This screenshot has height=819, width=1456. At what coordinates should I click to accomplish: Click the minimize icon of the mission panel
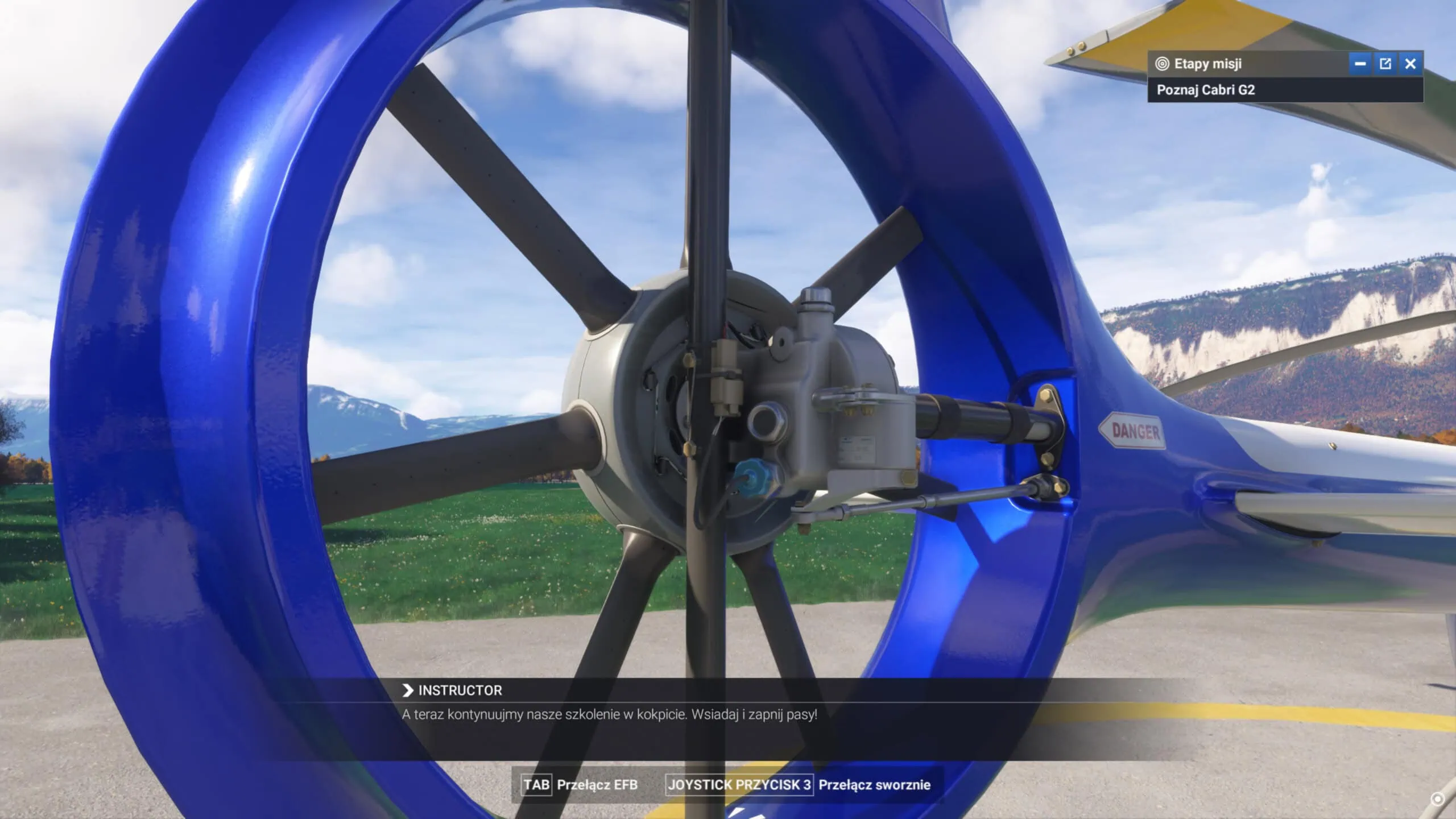pyautogui.click(x=1360, y=64)
